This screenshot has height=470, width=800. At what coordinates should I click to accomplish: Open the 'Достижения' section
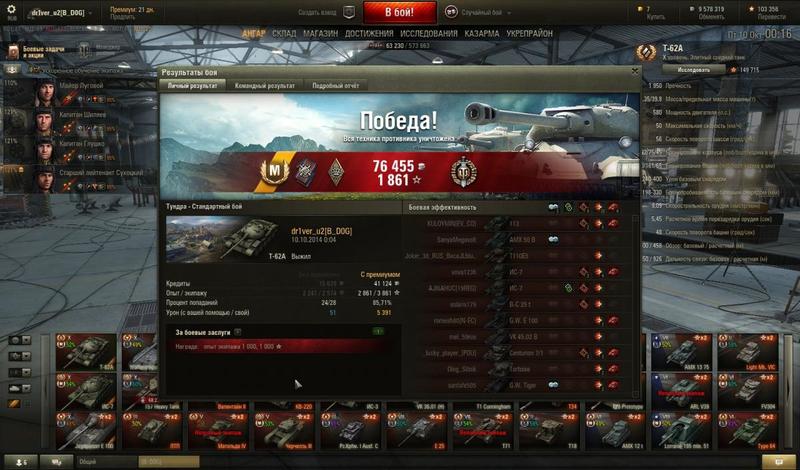(369, 33)
